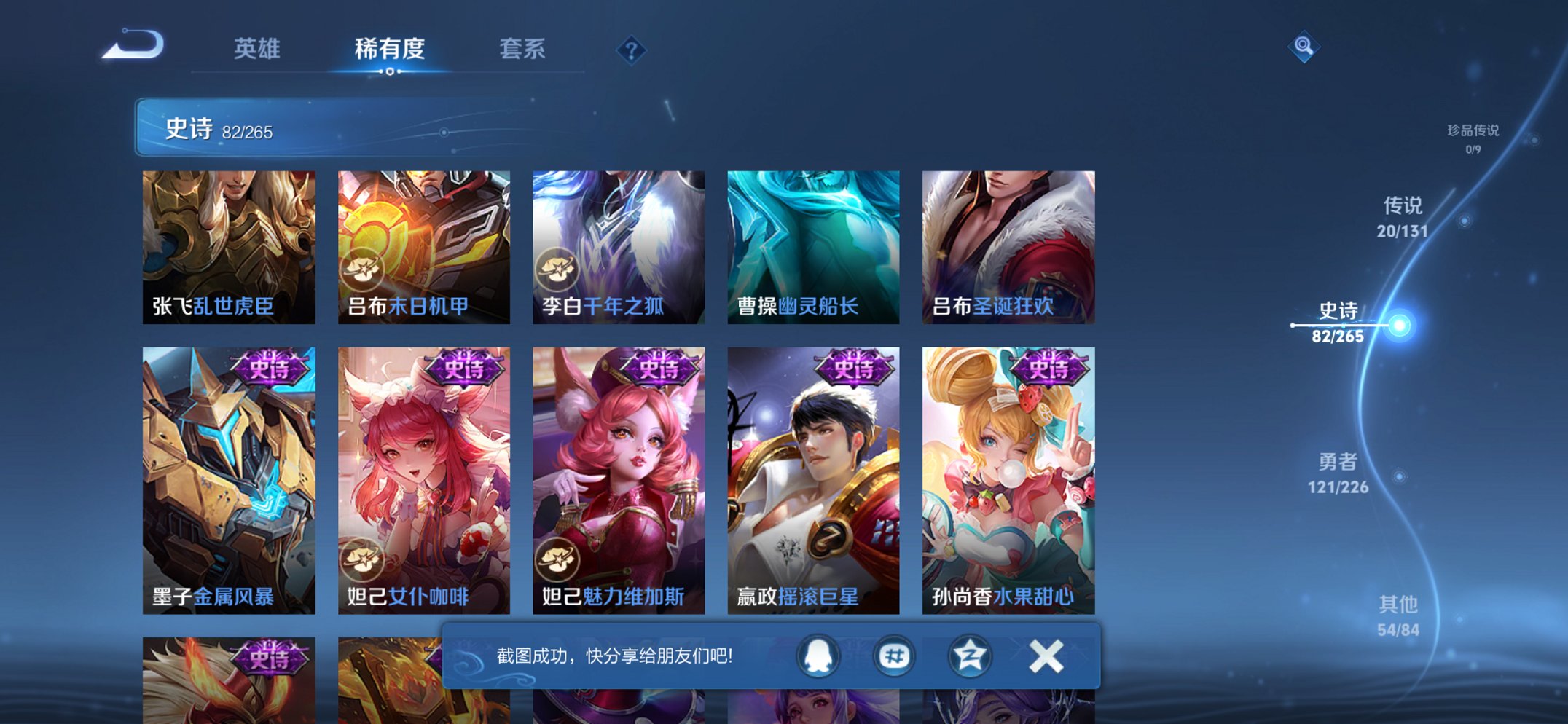Click the hashtag share icon

tap(894, 655)
